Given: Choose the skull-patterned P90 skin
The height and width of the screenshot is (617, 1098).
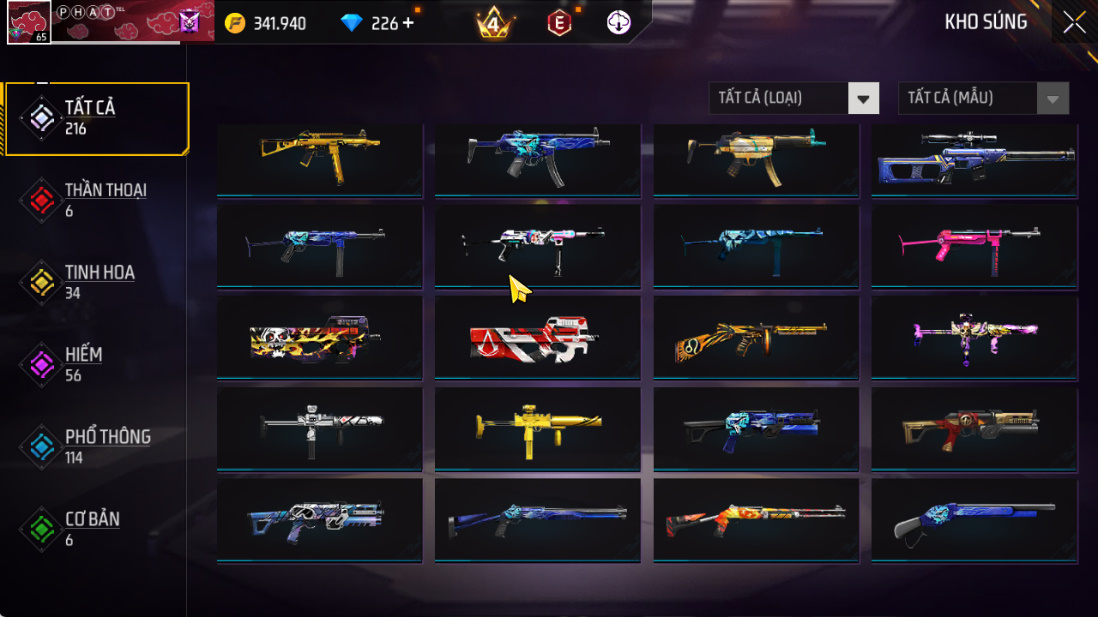Looking at the screenshot, I should pos(319,338).
